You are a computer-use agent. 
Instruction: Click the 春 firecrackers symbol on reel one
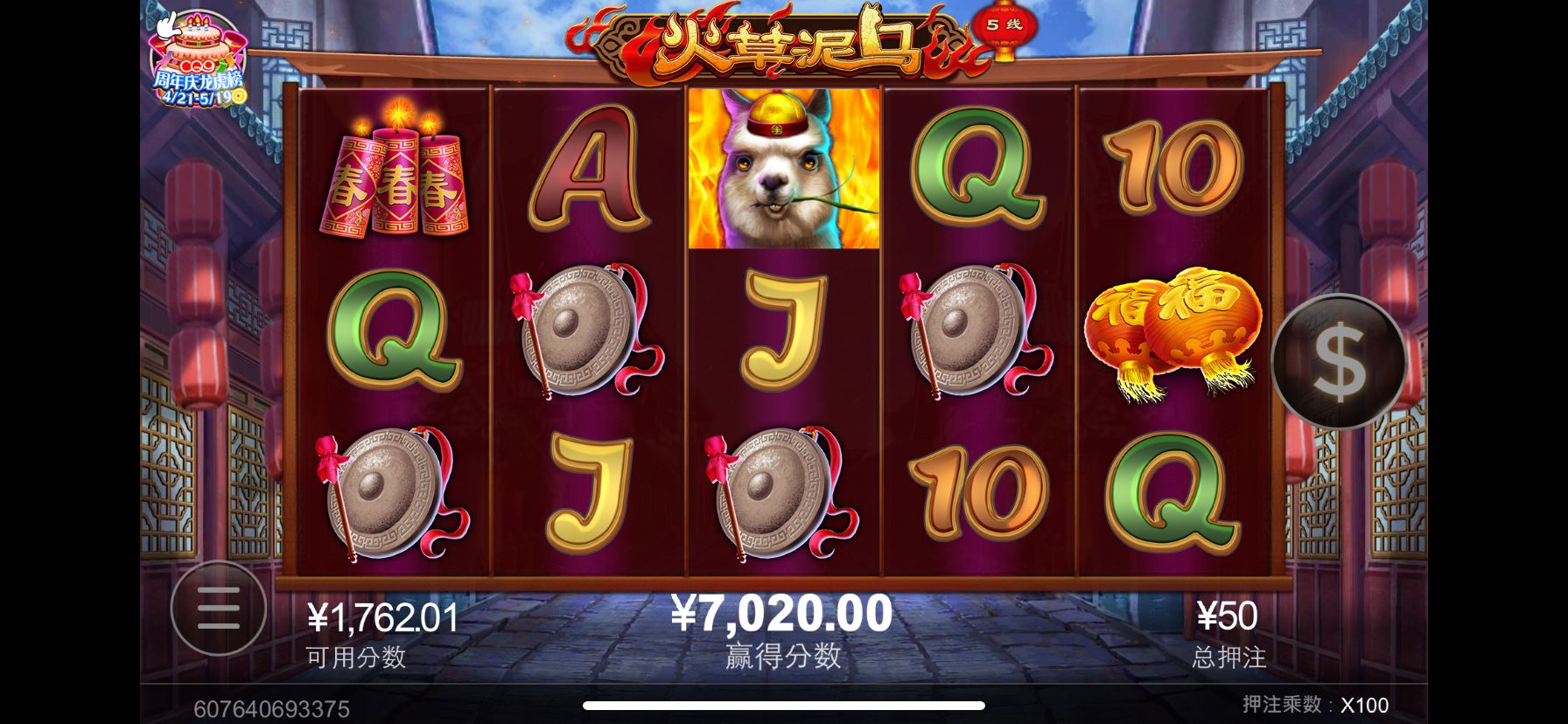pyautogui.click(x=394, y=175)
